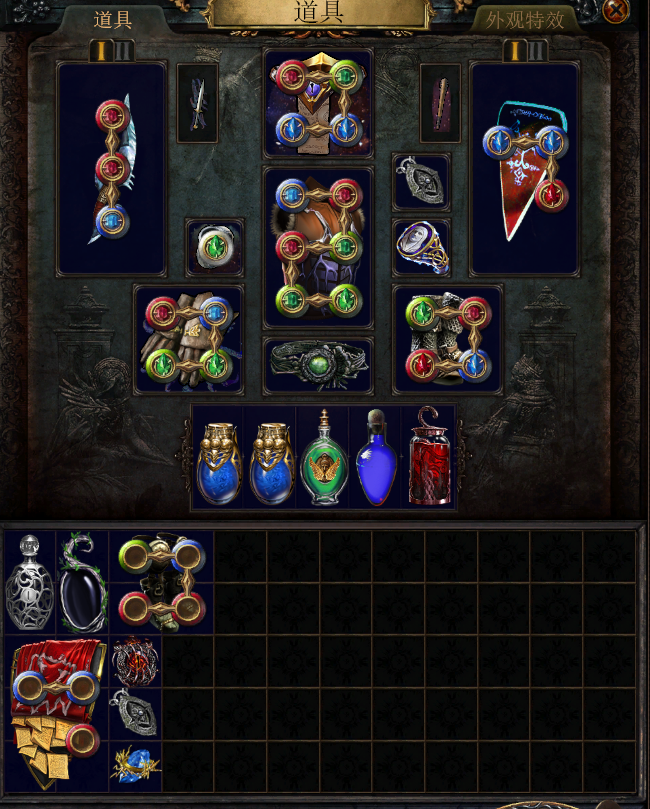Screen dimensions: 650x809
Task: Select the blue crystal item in the backpack
Action: click(x=135, y=765)
